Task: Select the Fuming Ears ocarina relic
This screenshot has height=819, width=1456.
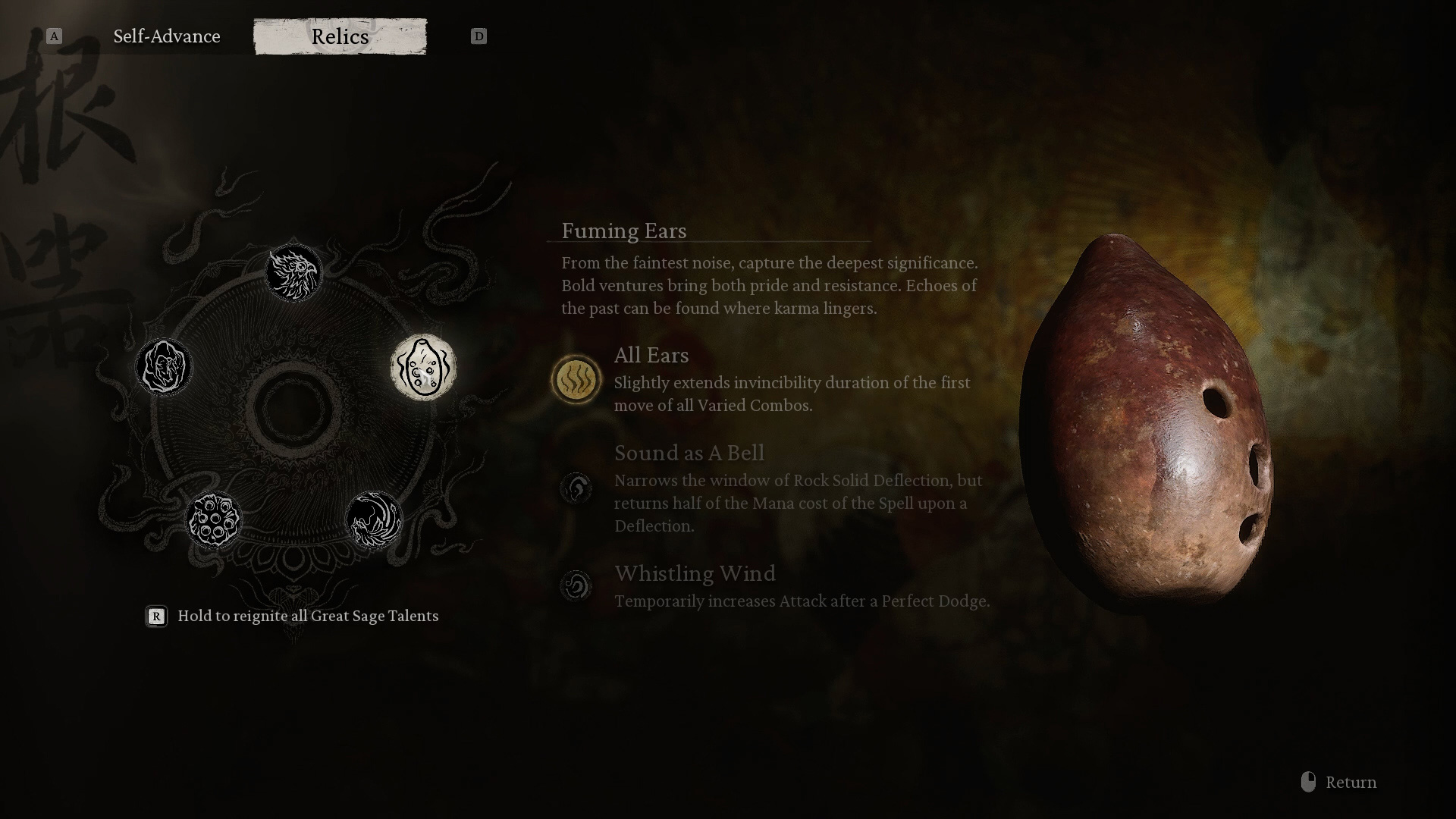Action: (x=423, y=367)
